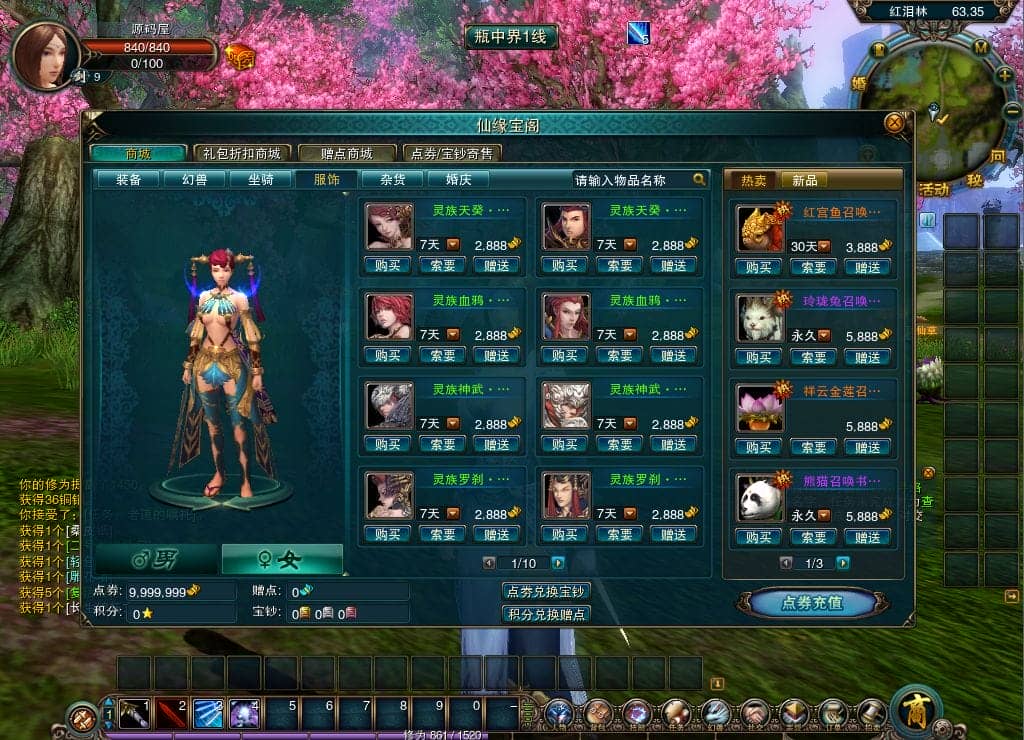Image resolution: width=1024 pixels, height=740 pixels.
Task: Switch the hot list to 新品
Action: [804, 180]
